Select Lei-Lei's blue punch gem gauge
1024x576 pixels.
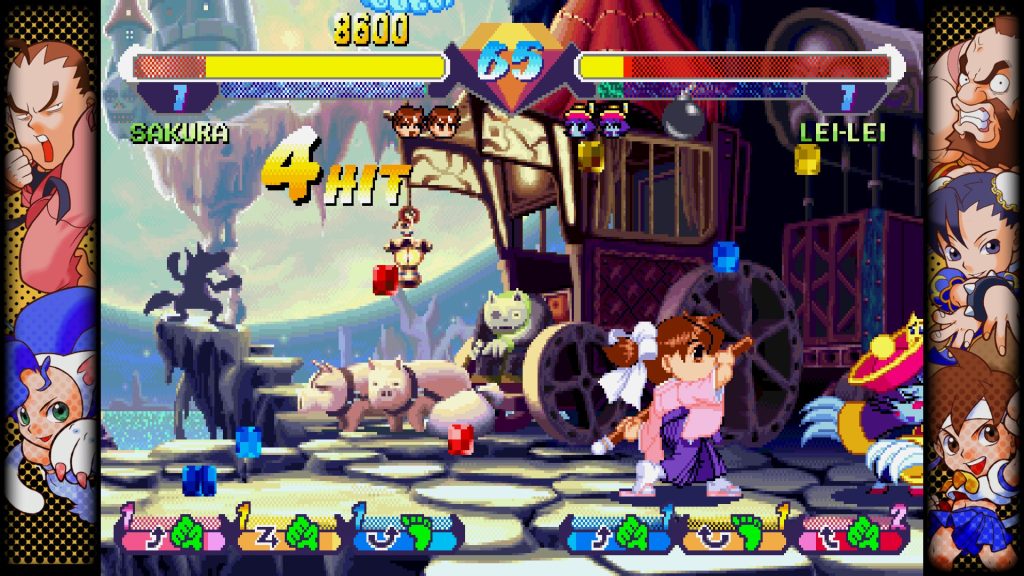click(x=616, y=532)
